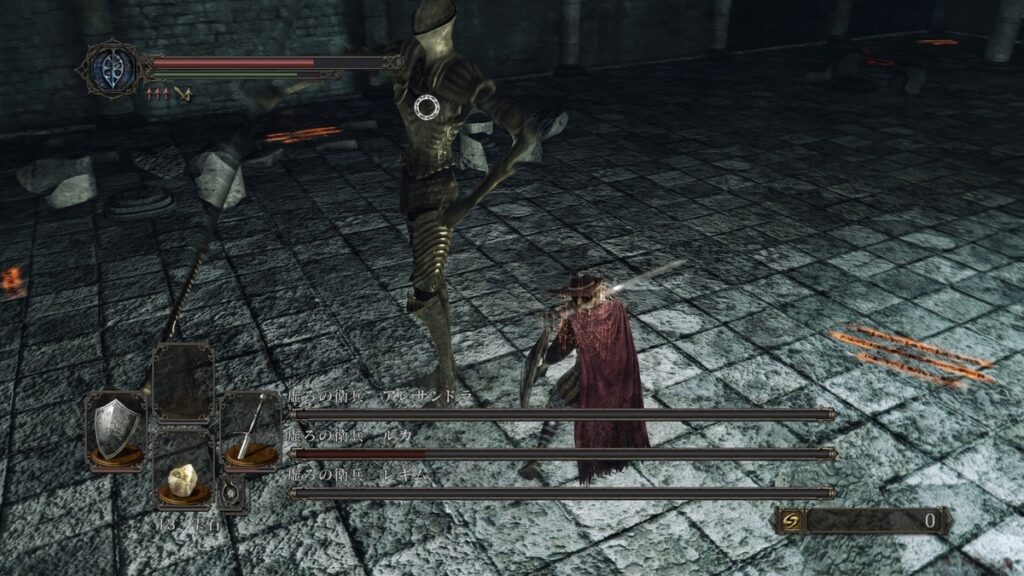Viewport: 1024px width, 576px height.
Task: Click the small ring icon below the sword slot
Action: pos(233,493)
